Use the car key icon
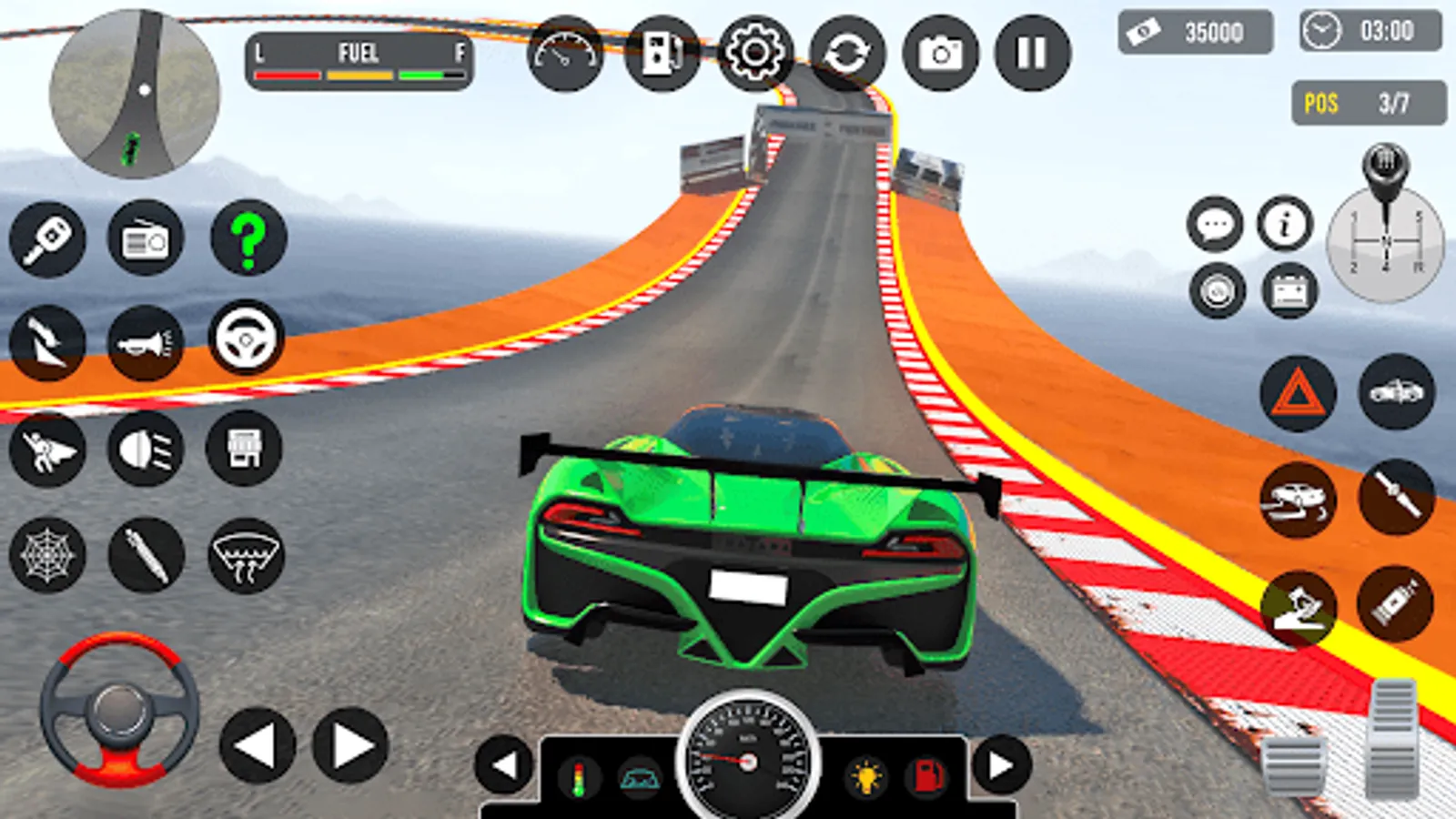 (47, 239)
